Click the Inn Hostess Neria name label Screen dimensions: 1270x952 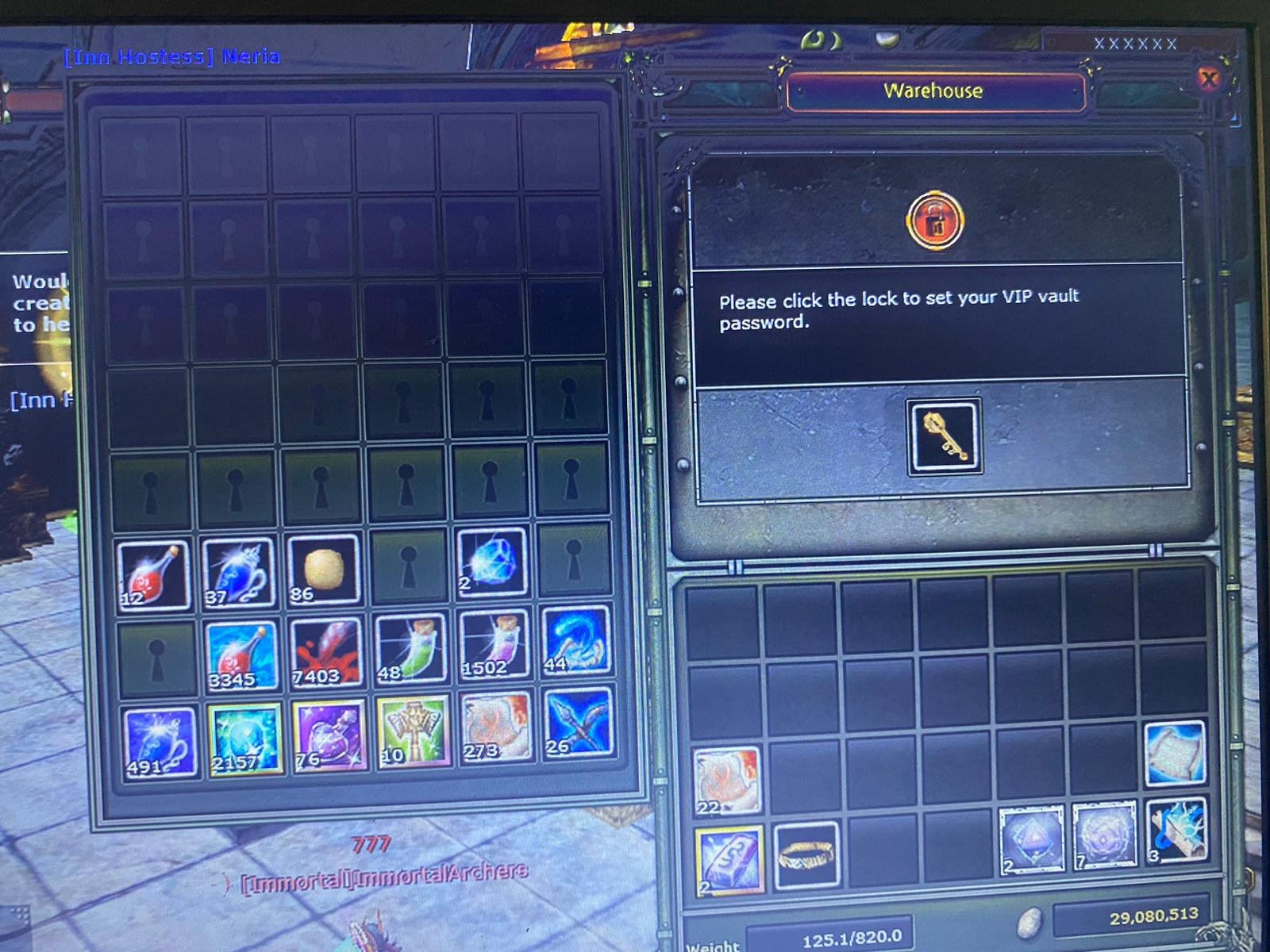click(x=171, y=57)
